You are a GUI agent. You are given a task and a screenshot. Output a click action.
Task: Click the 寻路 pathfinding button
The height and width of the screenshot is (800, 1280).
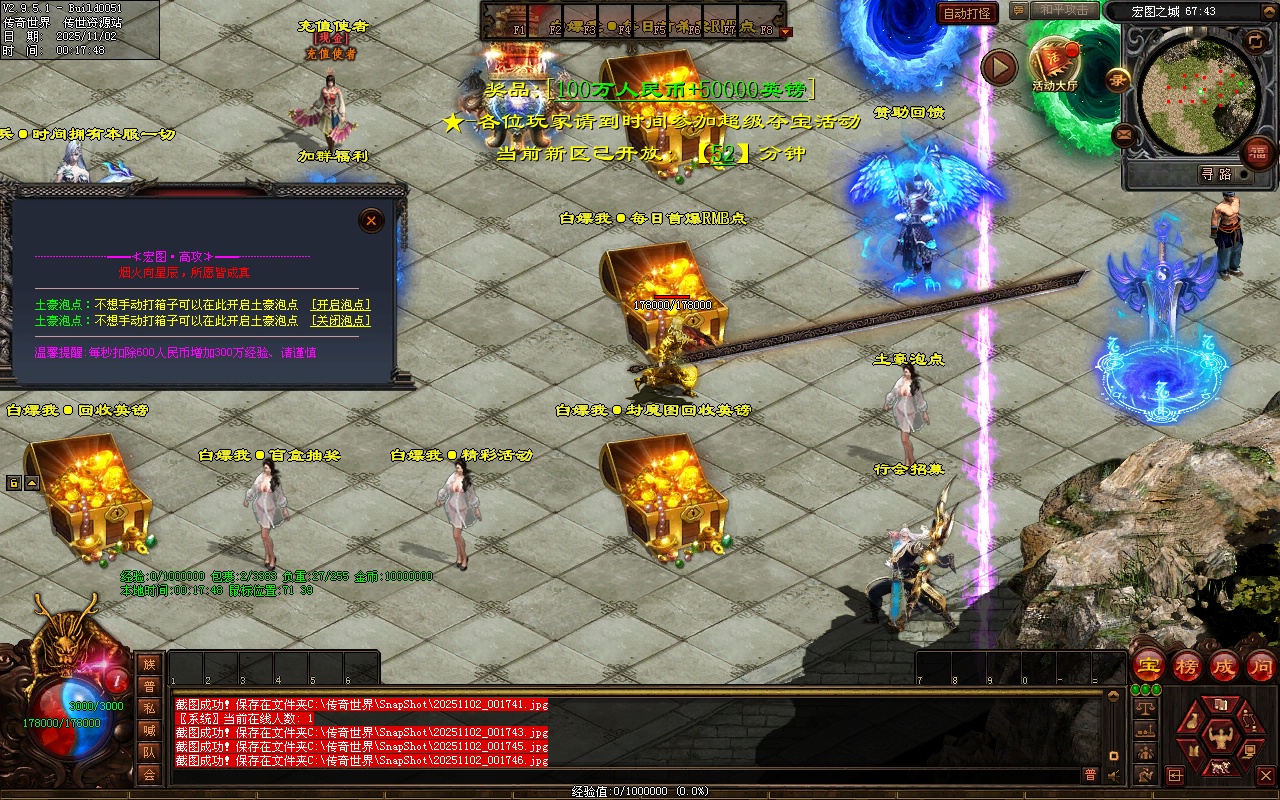coord(1216,174)
